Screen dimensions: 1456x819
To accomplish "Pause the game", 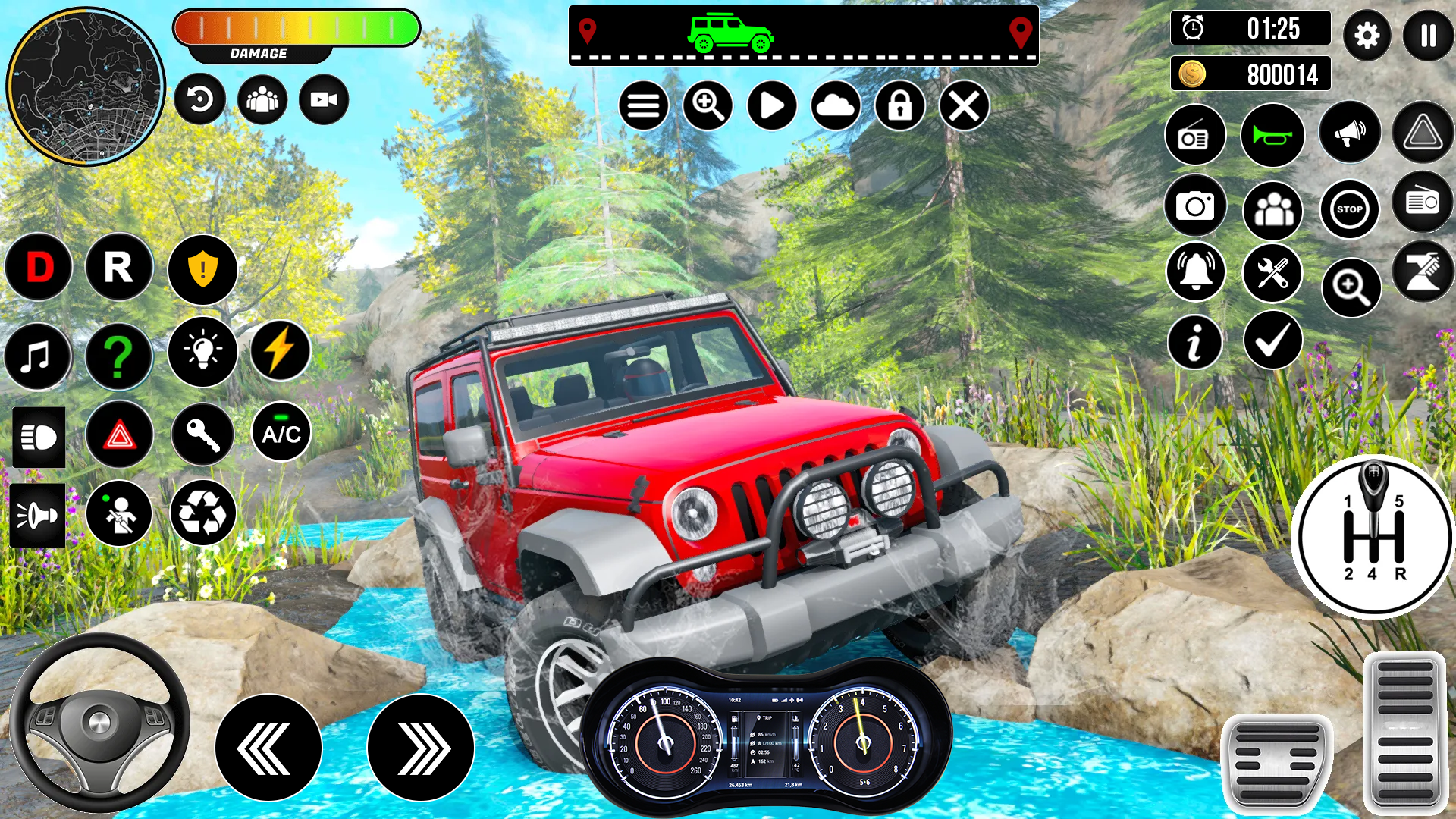I will (x=1428, y=36).
